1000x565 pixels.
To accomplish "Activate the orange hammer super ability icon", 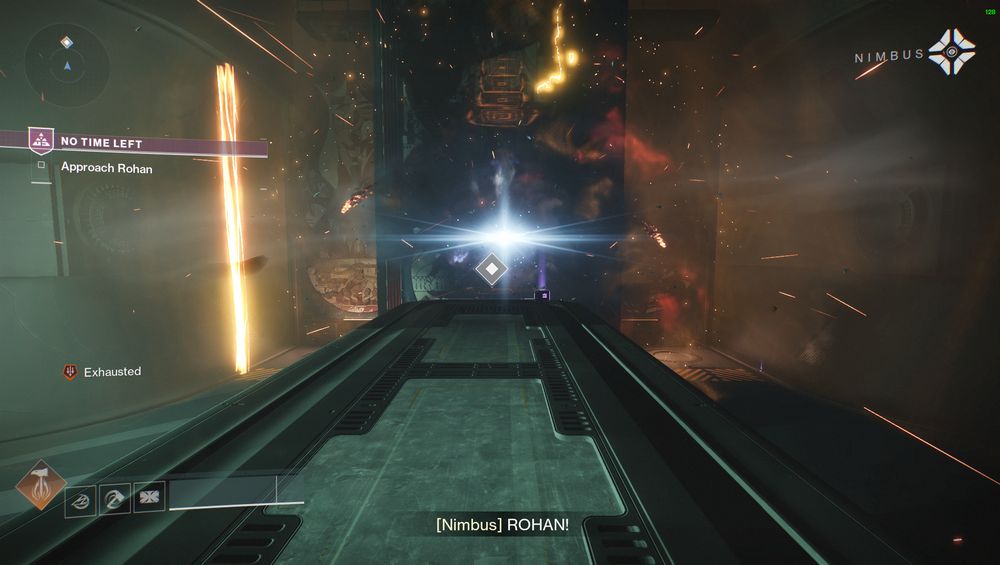I will point(41,483).
